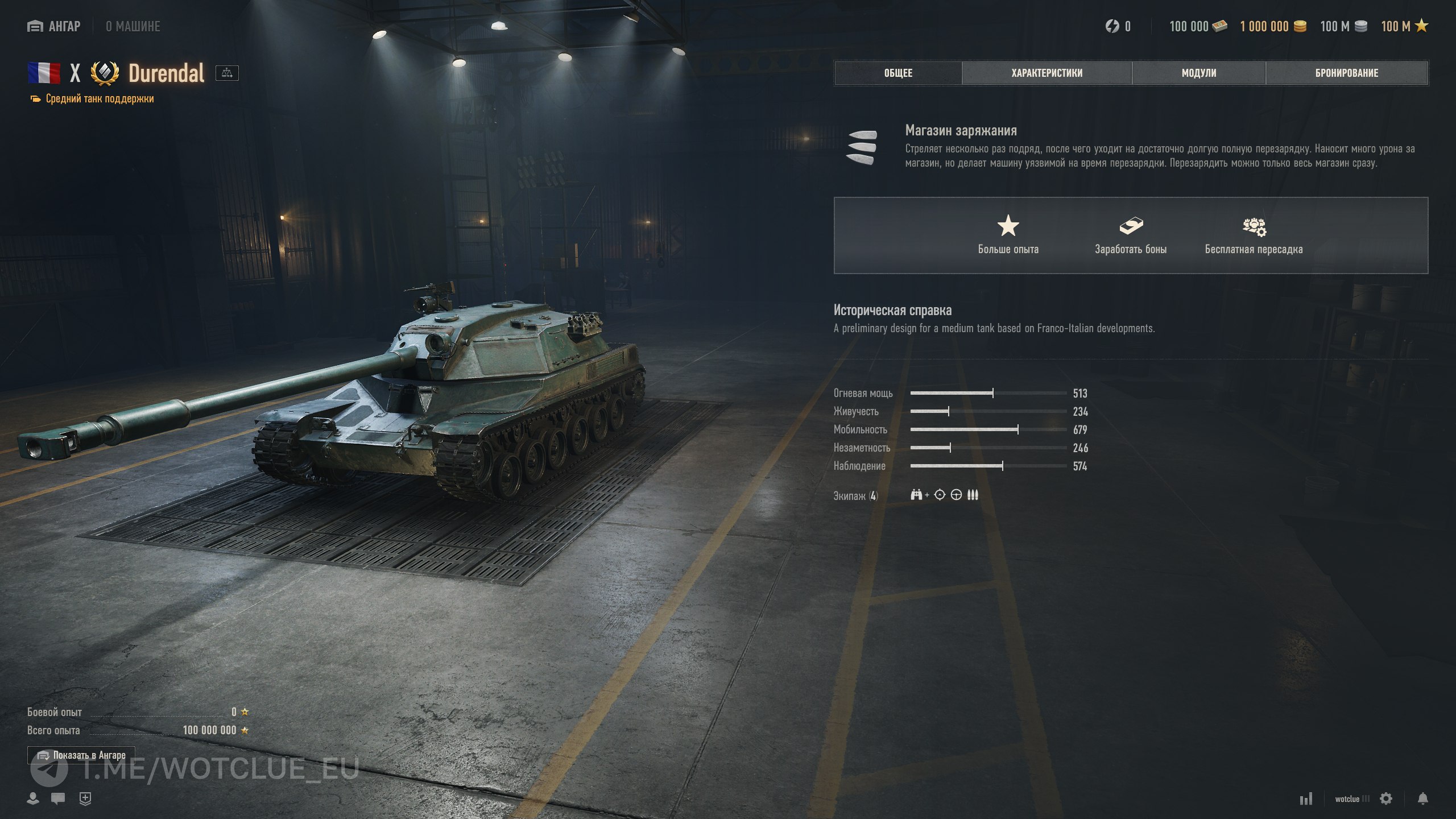Return to the Ангар screen
The width and height of the screenshot is (1456, 819).
(55, 26)
